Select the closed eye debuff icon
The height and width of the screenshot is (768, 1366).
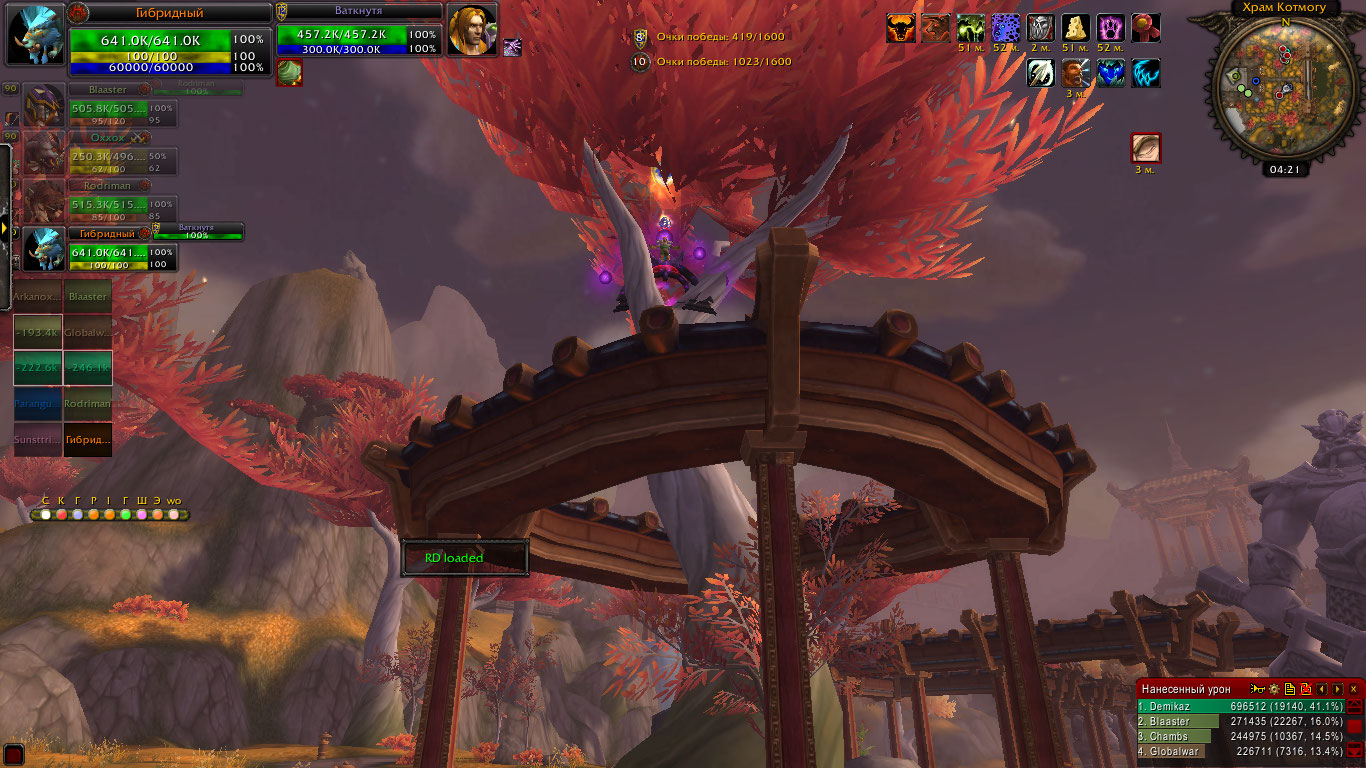pos(1146,148)
